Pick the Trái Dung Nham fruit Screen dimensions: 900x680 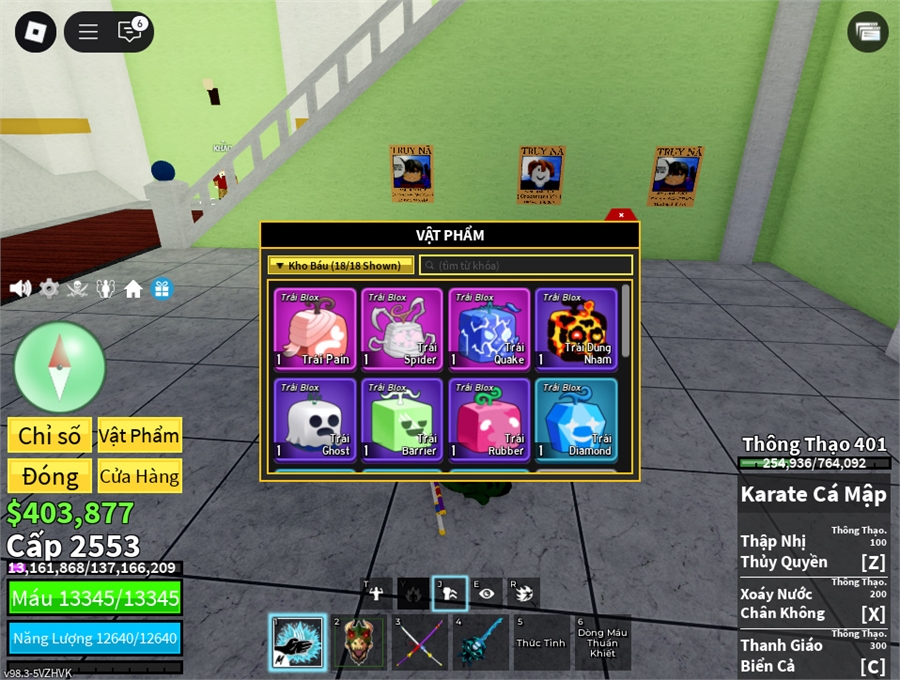click(x=576, y=329)
